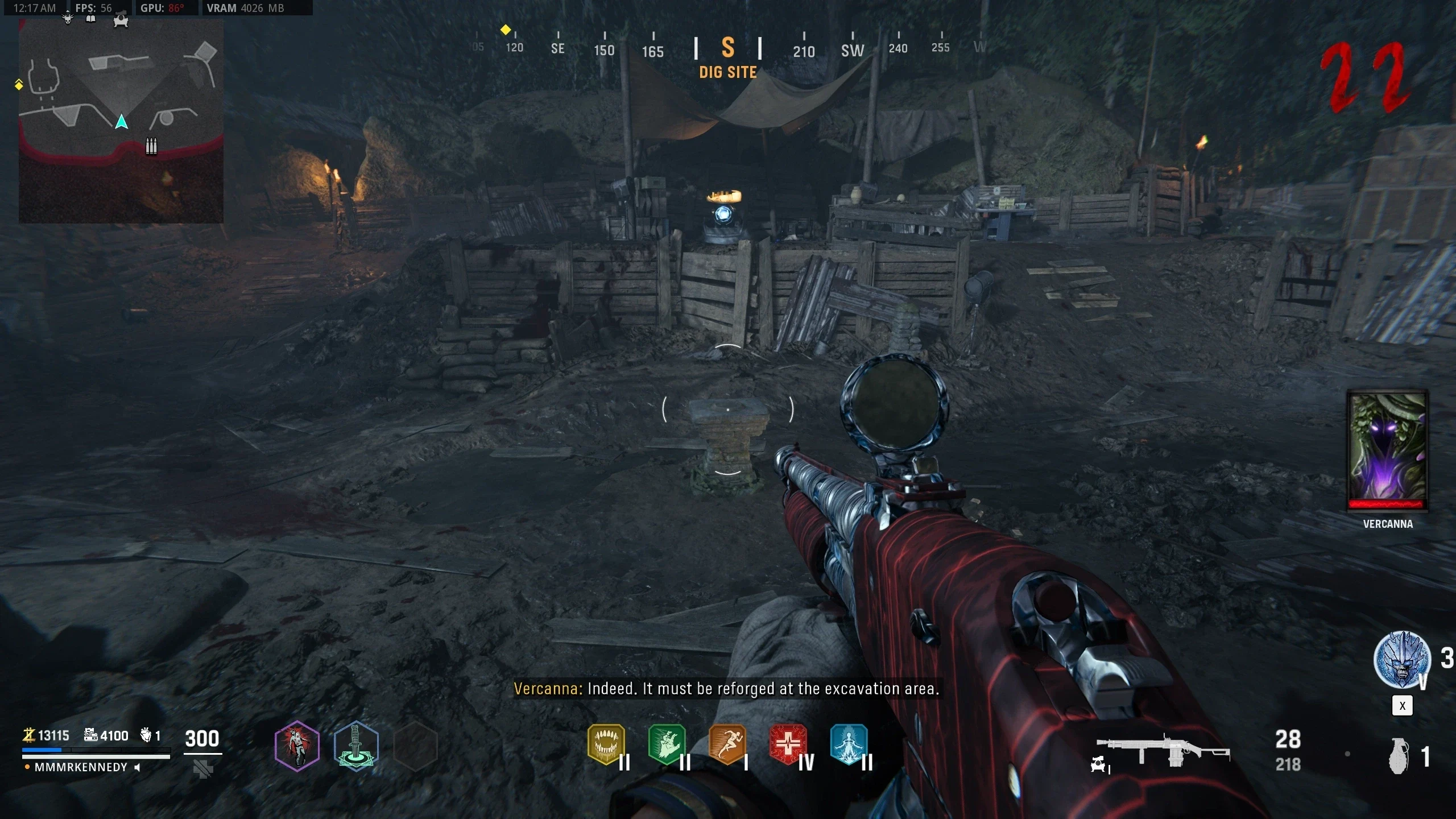Click the Vercanna portrait card
This screenshot has width=1456, height=819.
(1387, 449)
